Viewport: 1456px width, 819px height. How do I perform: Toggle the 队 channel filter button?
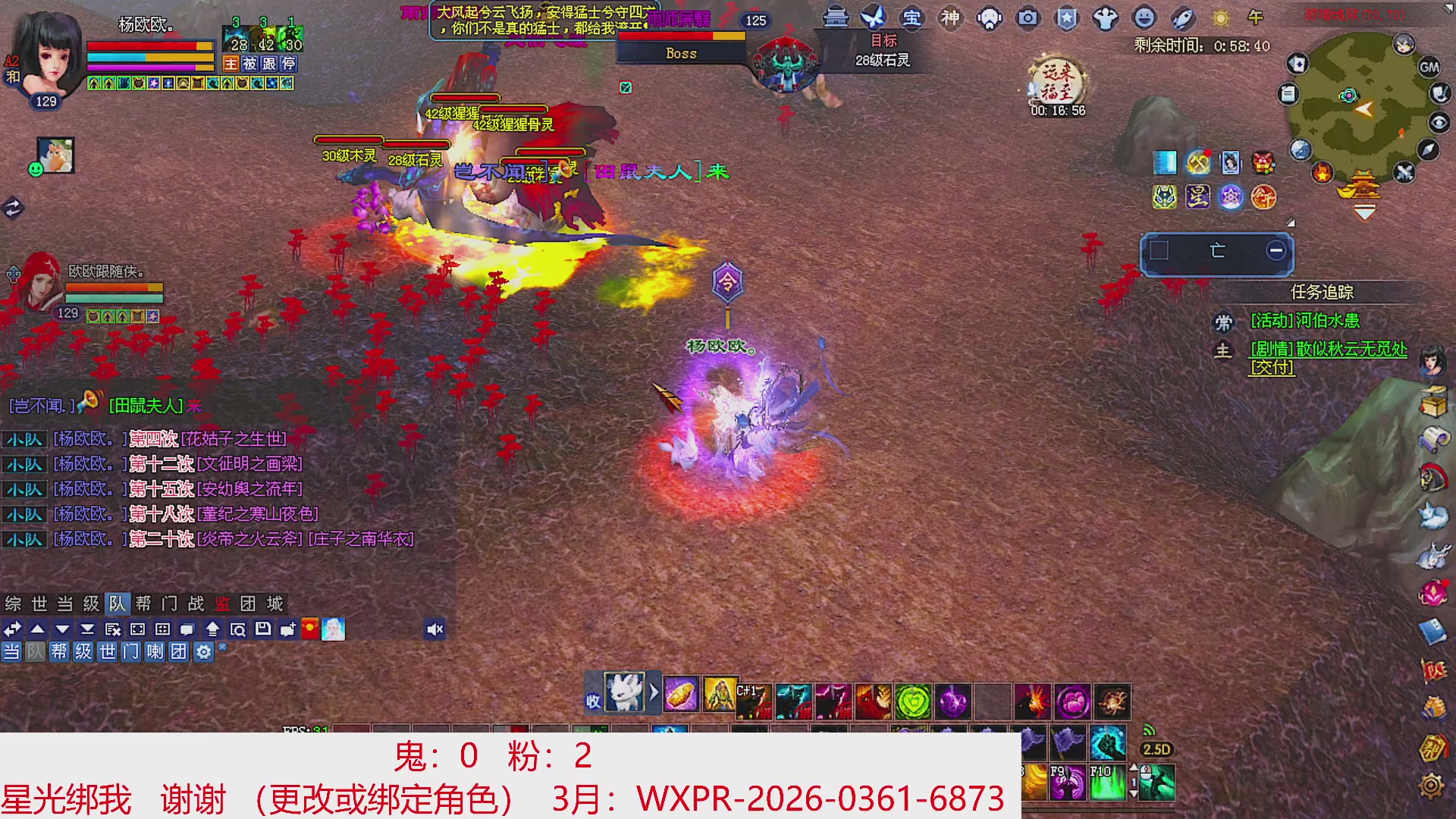[x=36, y=651]
